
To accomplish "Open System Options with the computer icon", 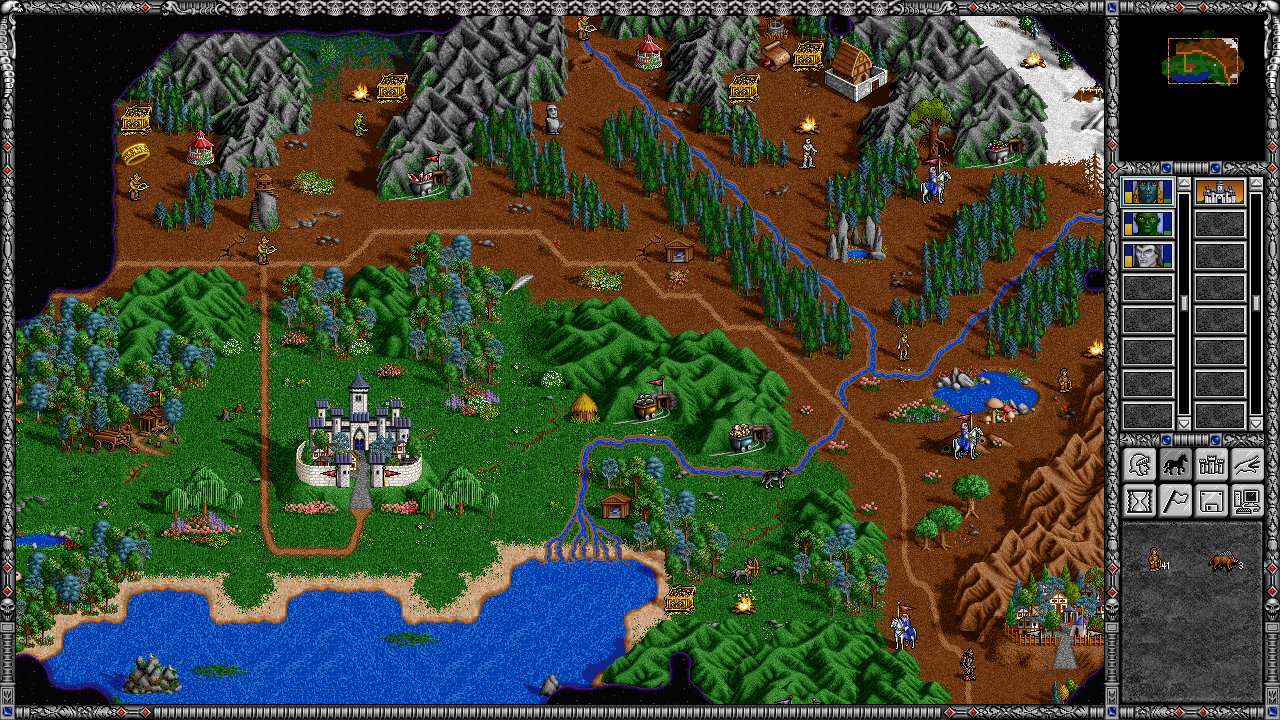I will click(1247, 500).
